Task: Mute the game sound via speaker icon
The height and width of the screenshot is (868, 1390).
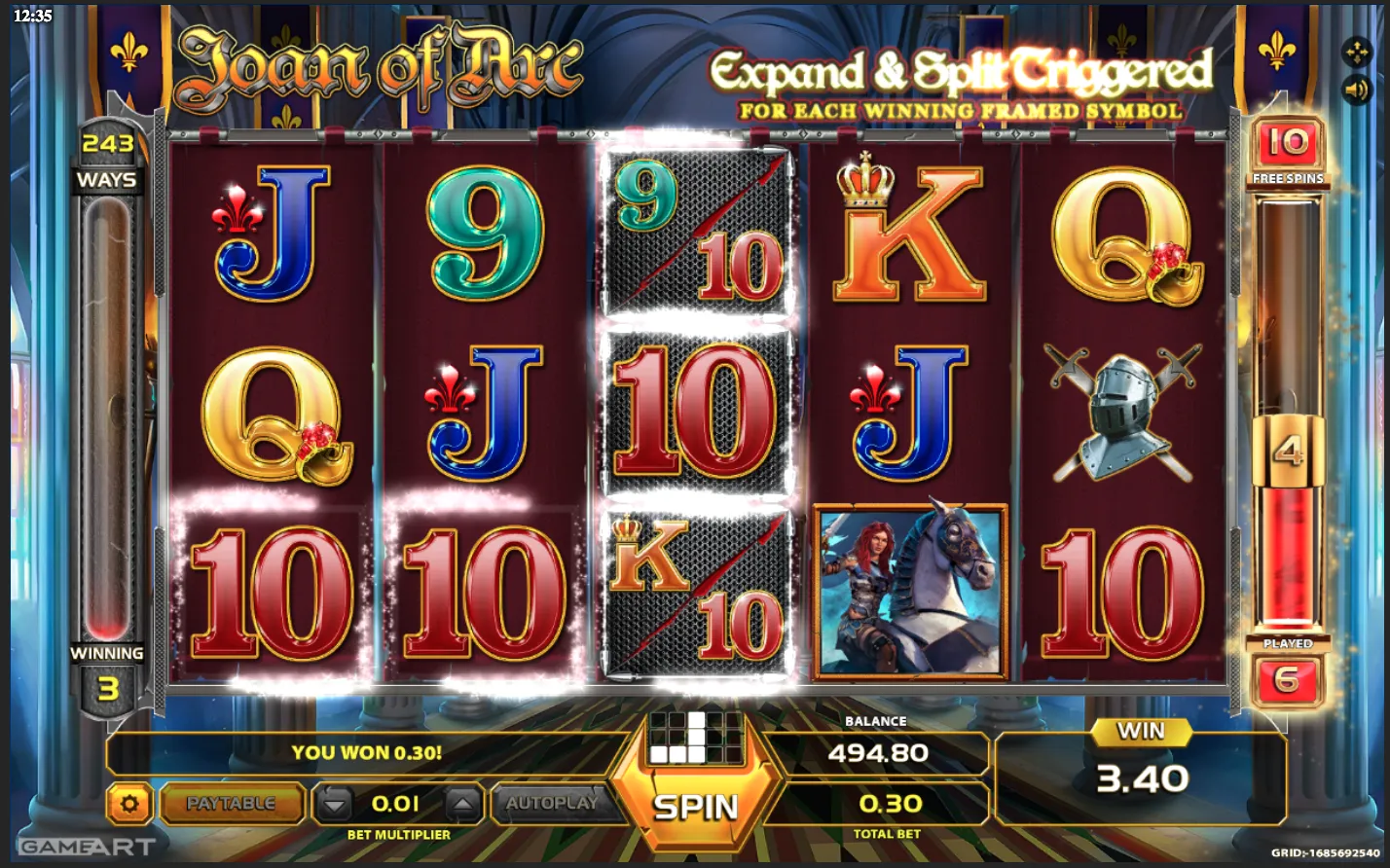Action: click(x=1357, y=91)
